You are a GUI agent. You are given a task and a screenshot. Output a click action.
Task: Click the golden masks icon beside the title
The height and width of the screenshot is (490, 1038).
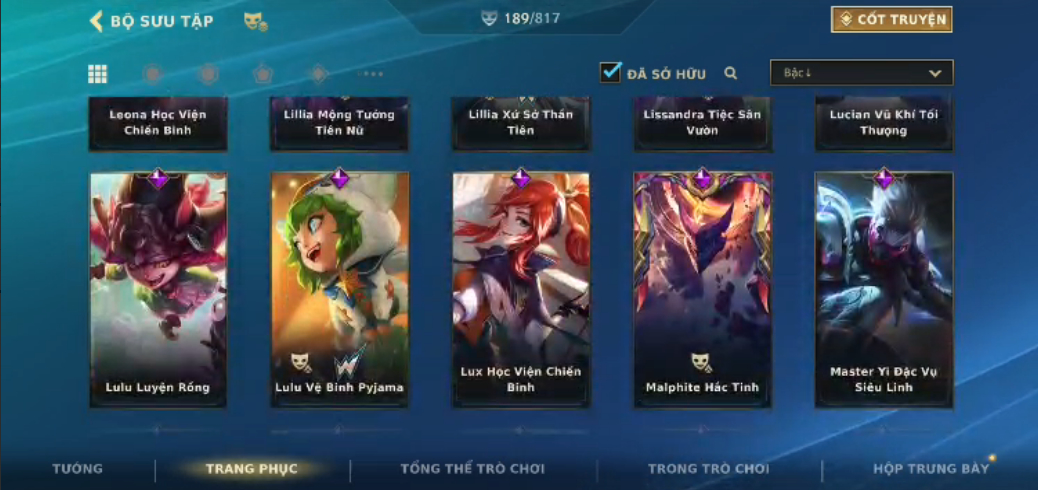click(255, 21)
